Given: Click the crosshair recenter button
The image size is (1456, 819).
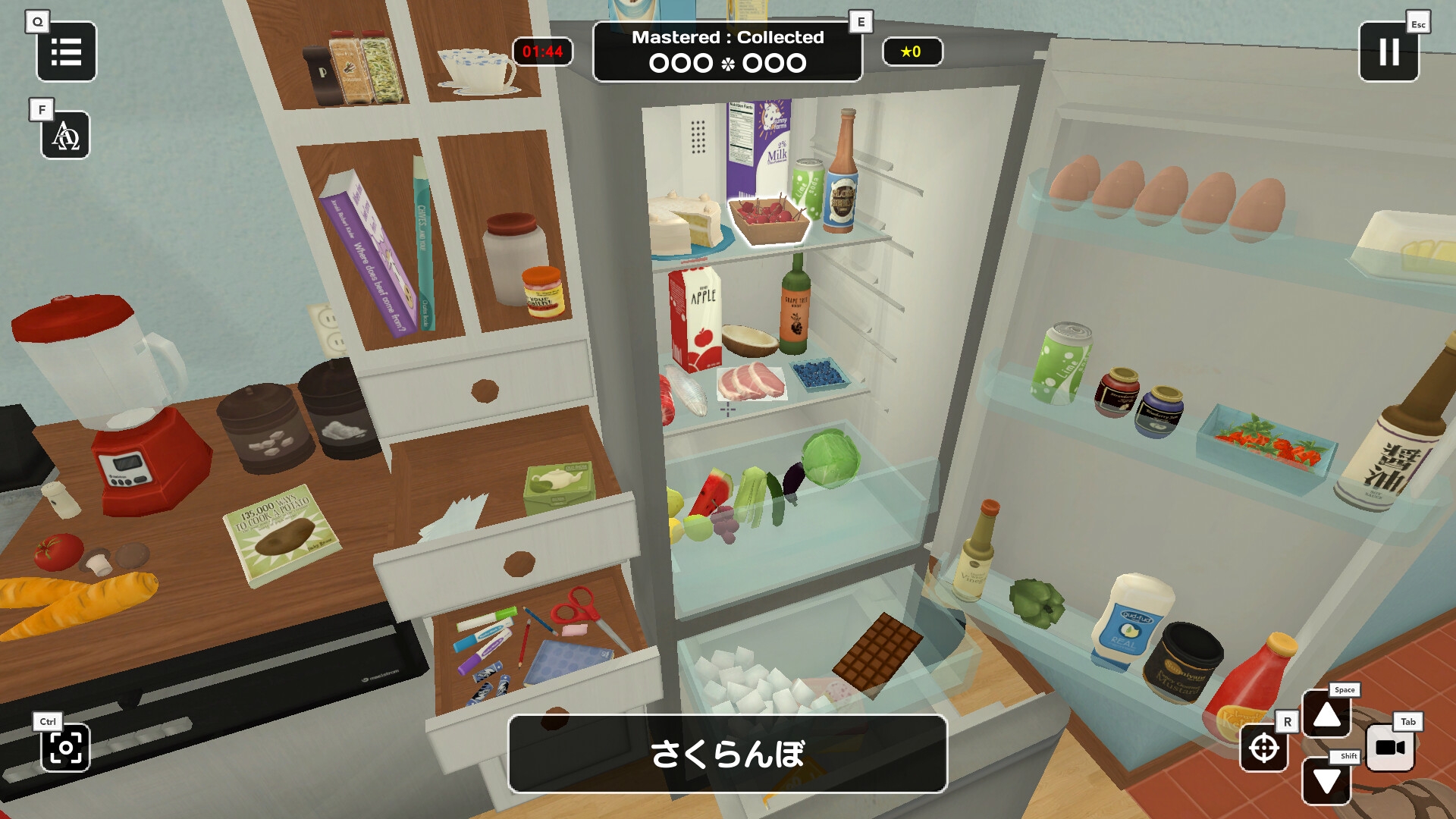Looking at the screenshot, I should click(1263, 748).
